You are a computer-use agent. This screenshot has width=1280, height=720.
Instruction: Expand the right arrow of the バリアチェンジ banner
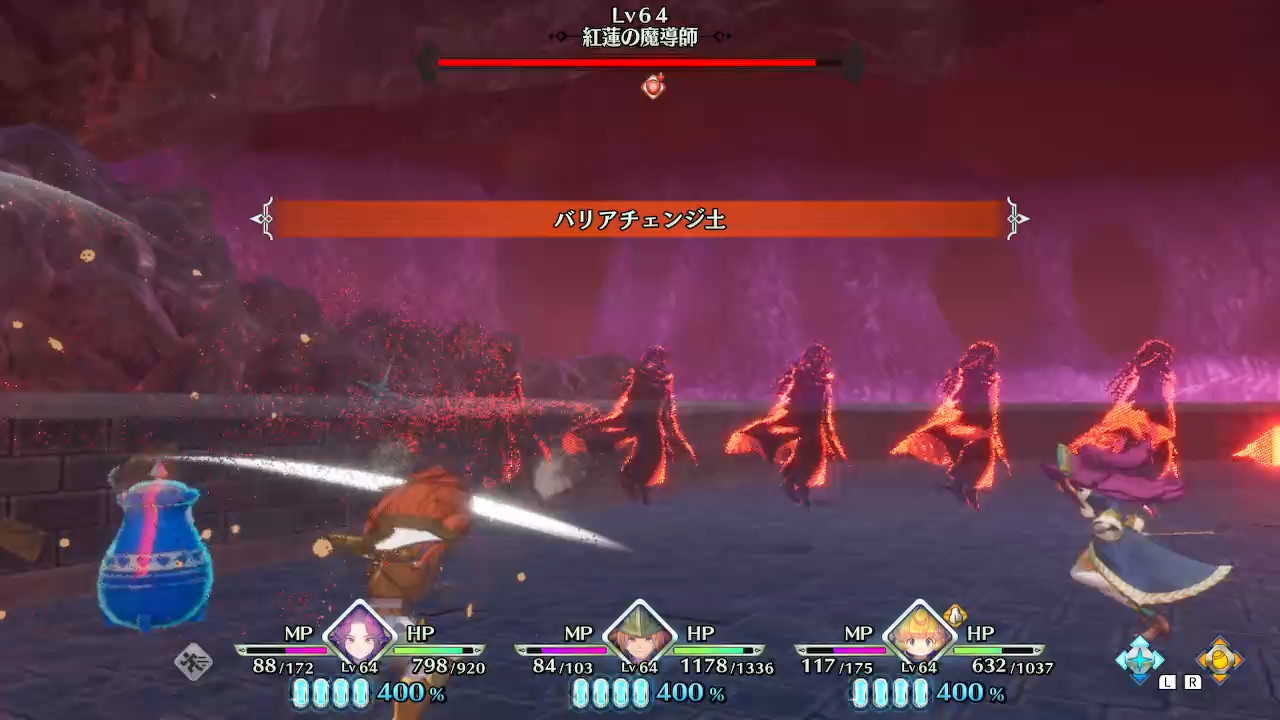click(1018, 221)
